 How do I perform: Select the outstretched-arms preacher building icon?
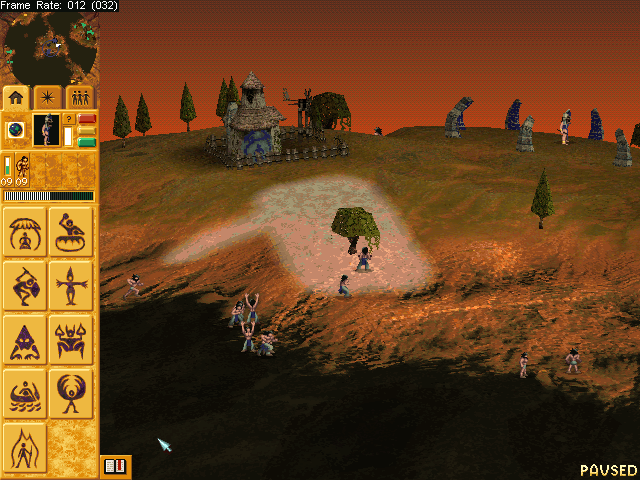(x=71, y=285)
